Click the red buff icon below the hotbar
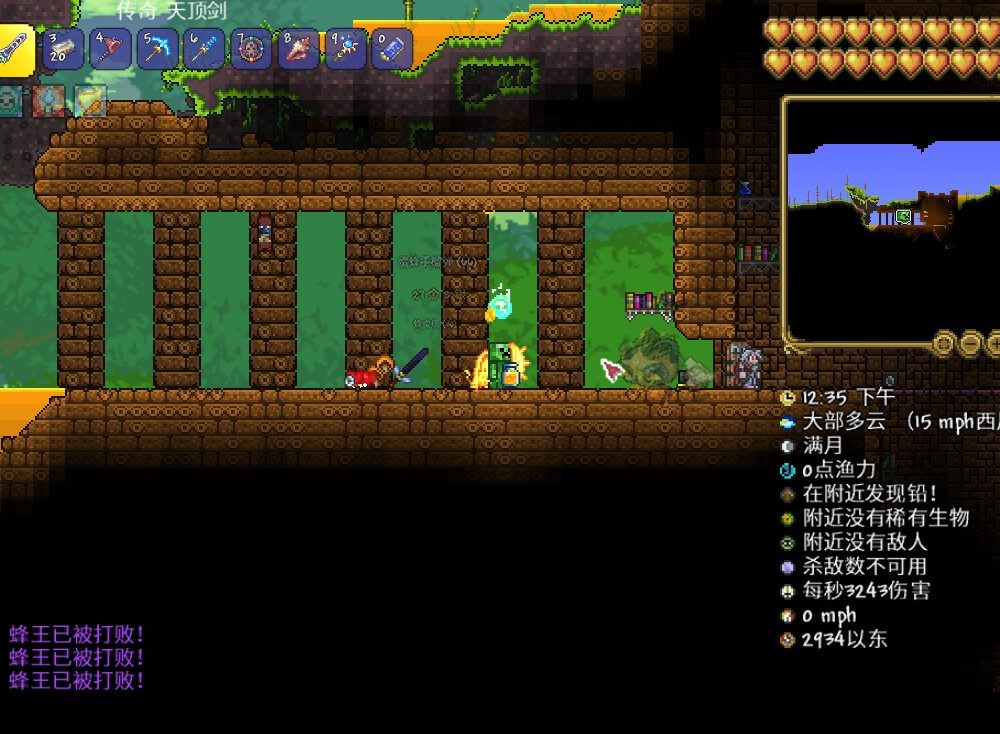This screenshot has width=1000, height=734. coord(49,100)
